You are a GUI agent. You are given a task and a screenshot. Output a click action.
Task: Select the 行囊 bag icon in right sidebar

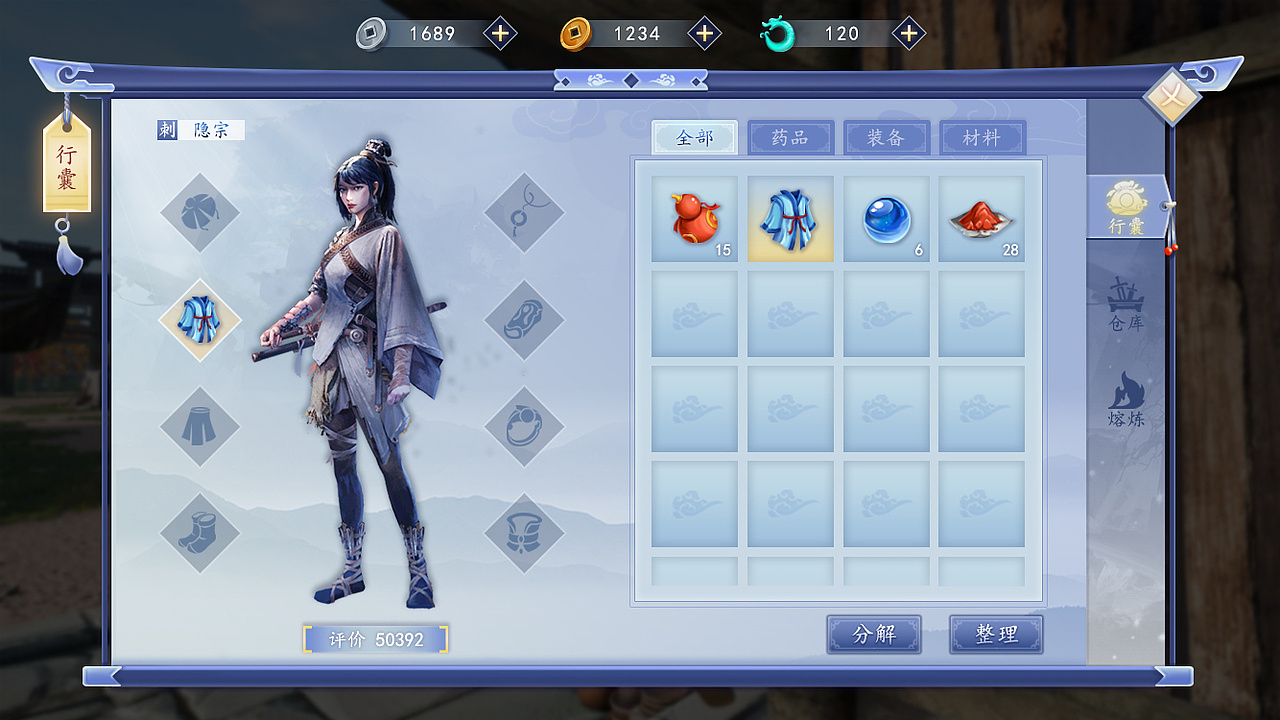tap(1128, 208)
